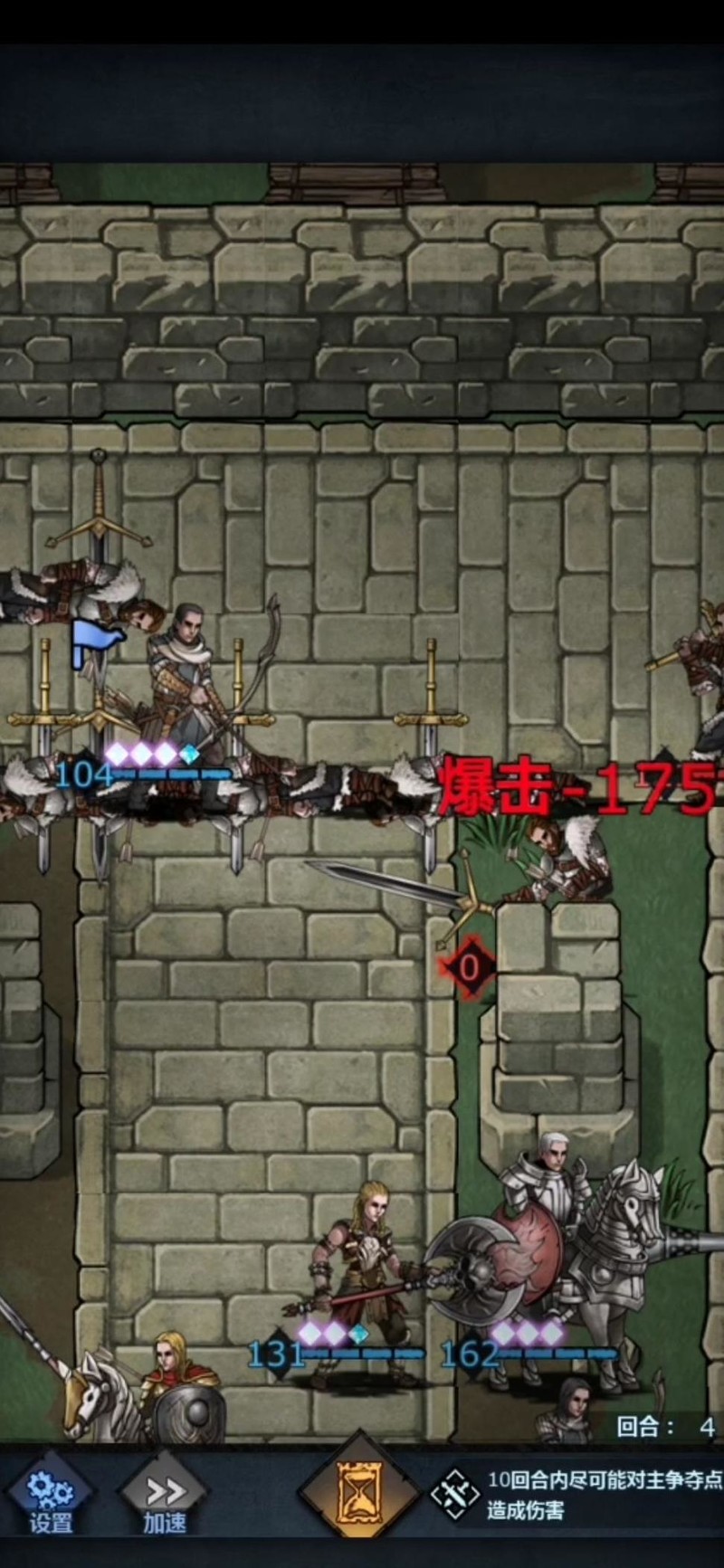Viewport: 724px width, 1568px height.
Task: Click the hourglass end-turn button
Action: [x=359, y=1496]
